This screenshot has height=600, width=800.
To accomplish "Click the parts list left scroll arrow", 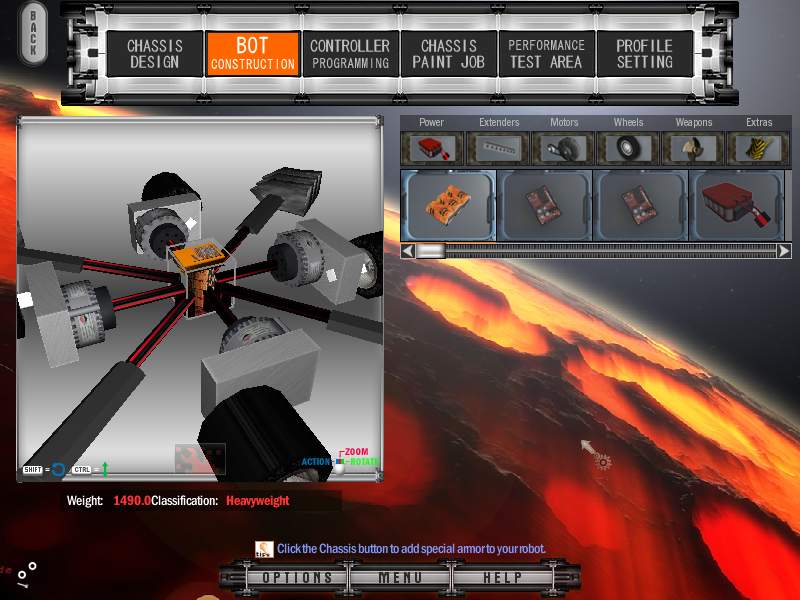I will click(x=407, y=251).
